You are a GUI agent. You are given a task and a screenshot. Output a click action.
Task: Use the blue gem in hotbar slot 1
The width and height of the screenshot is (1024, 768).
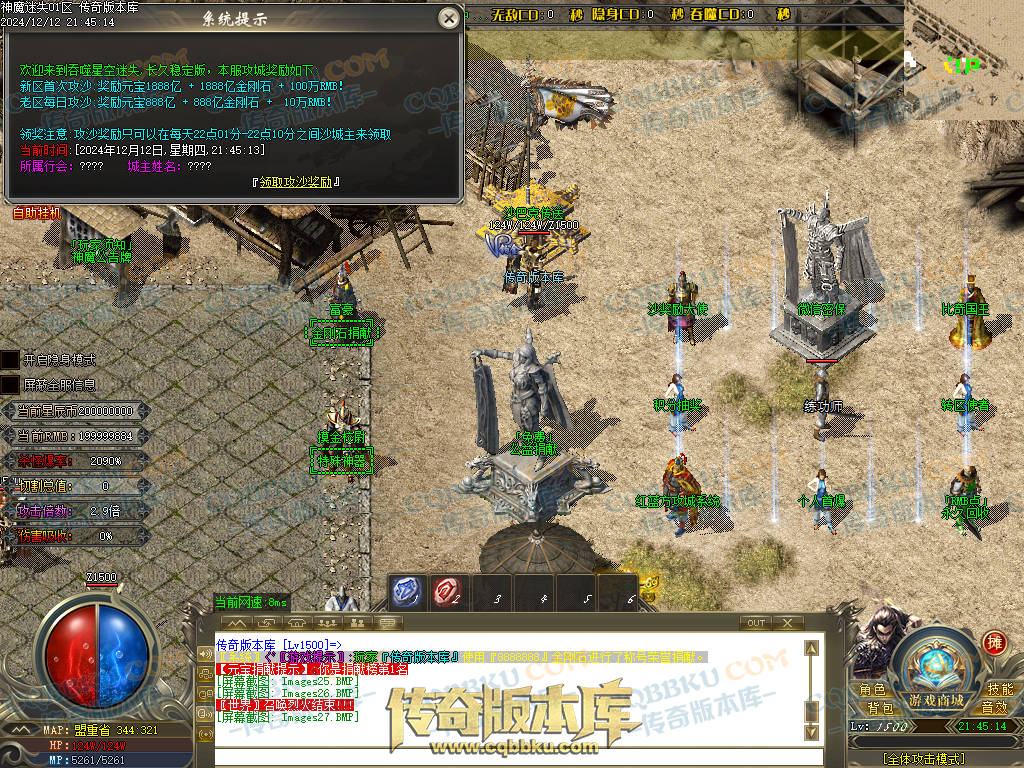[406, 592]
